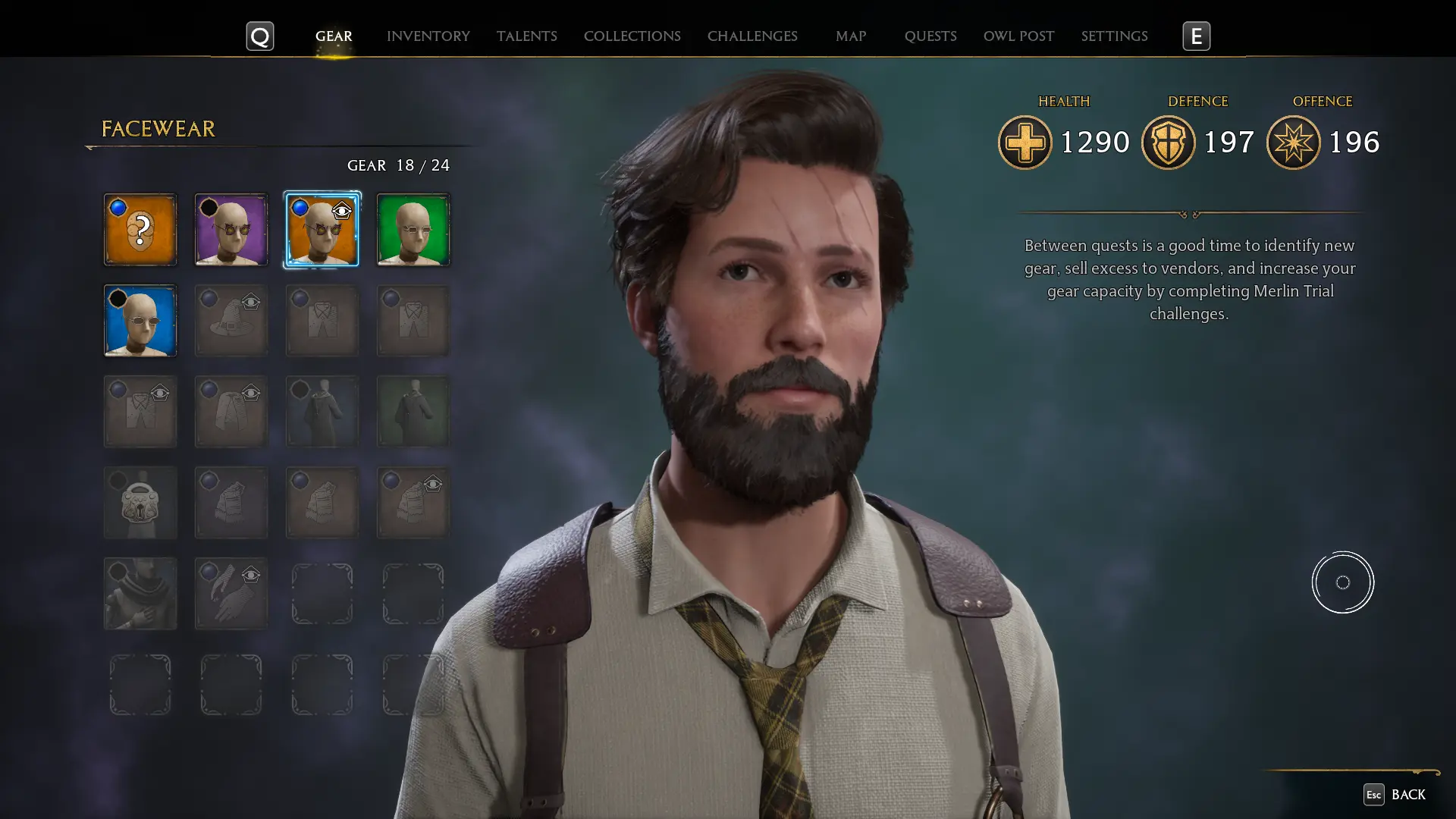
Task: Choose the purple-background facewear item
Action: tap(231, 230)
